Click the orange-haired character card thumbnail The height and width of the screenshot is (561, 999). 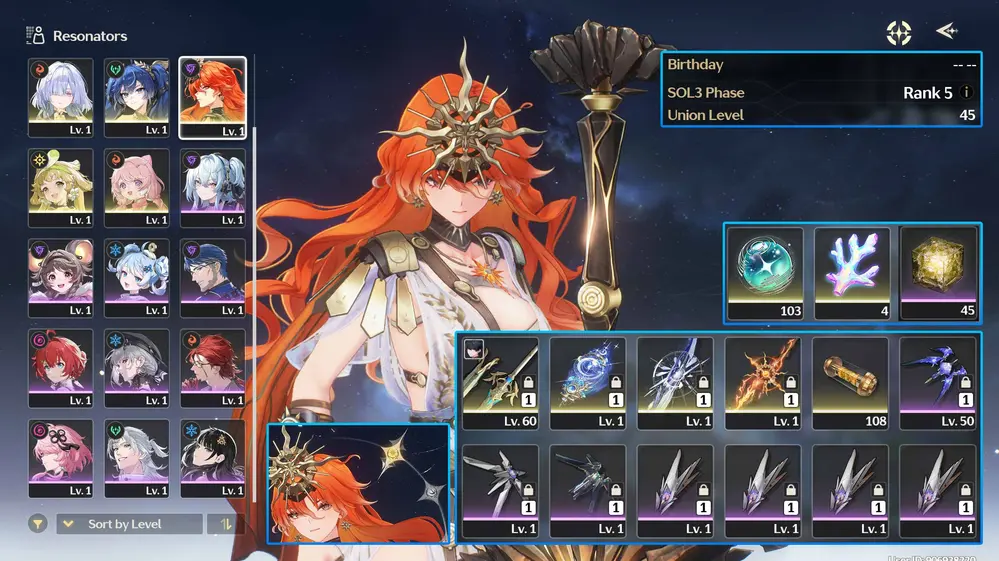click(x=358, y=483)
